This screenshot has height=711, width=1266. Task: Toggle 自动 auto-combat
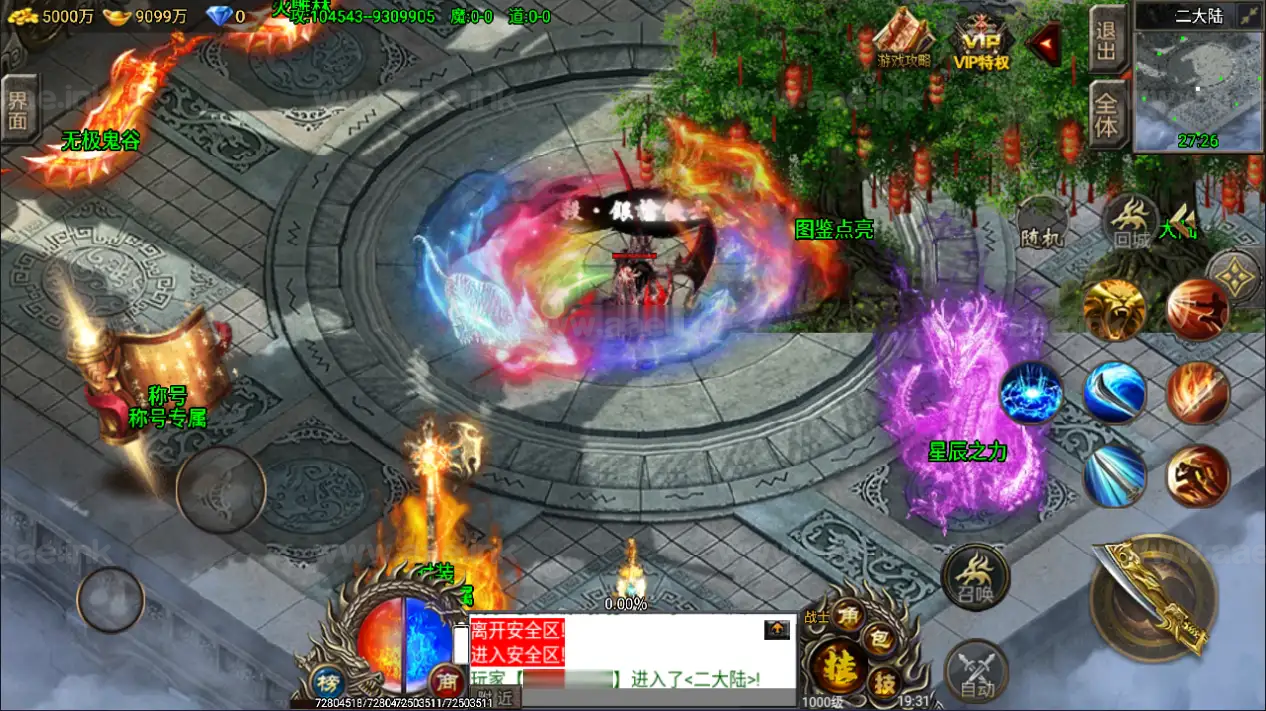976,671
